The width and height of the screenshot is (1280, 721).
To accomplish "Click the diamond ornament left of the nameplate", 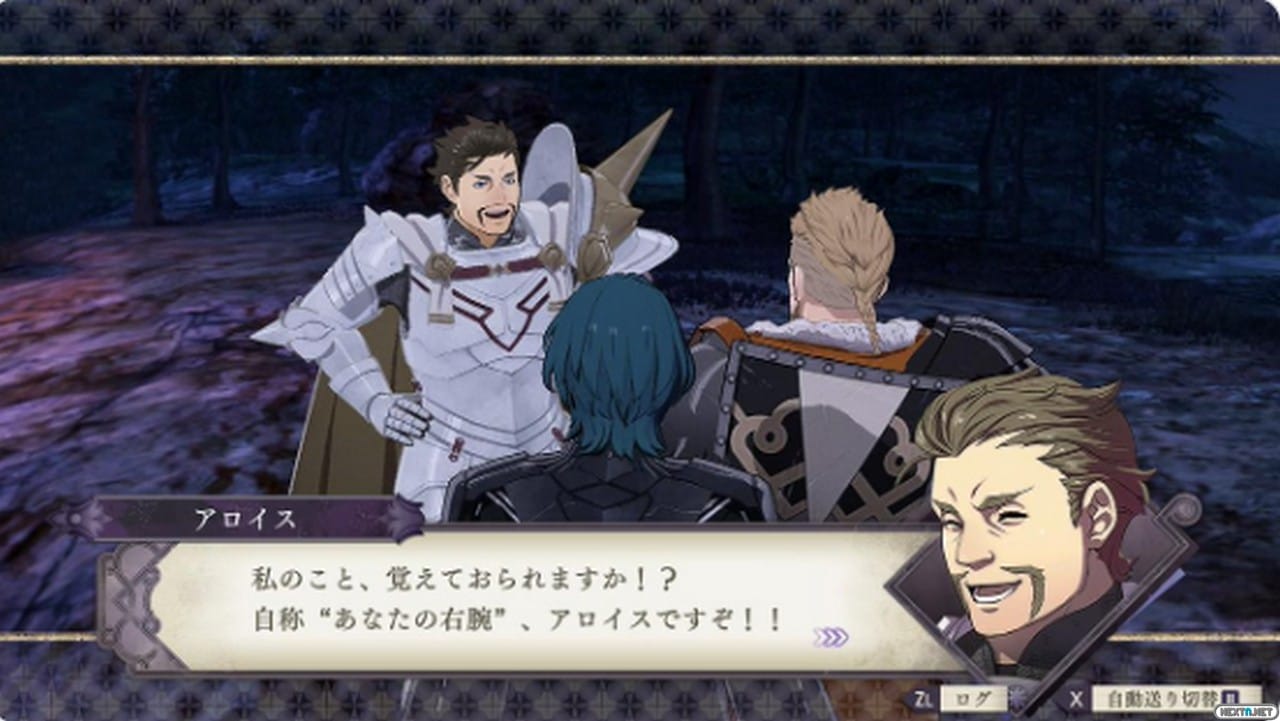I will 78,518.
